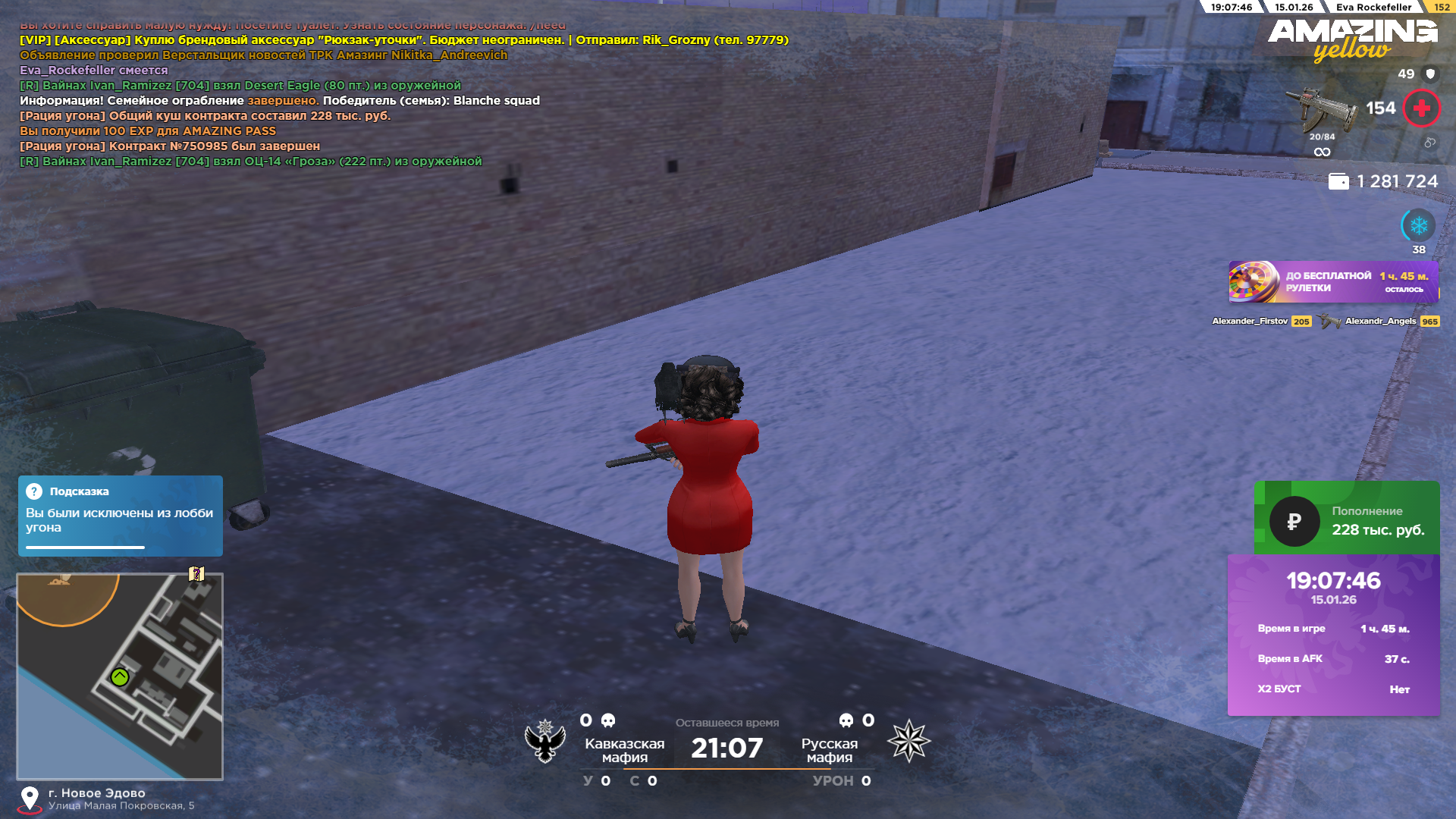
Task: Click the free roulette countdown banner
Action: tap(1333, 282)
